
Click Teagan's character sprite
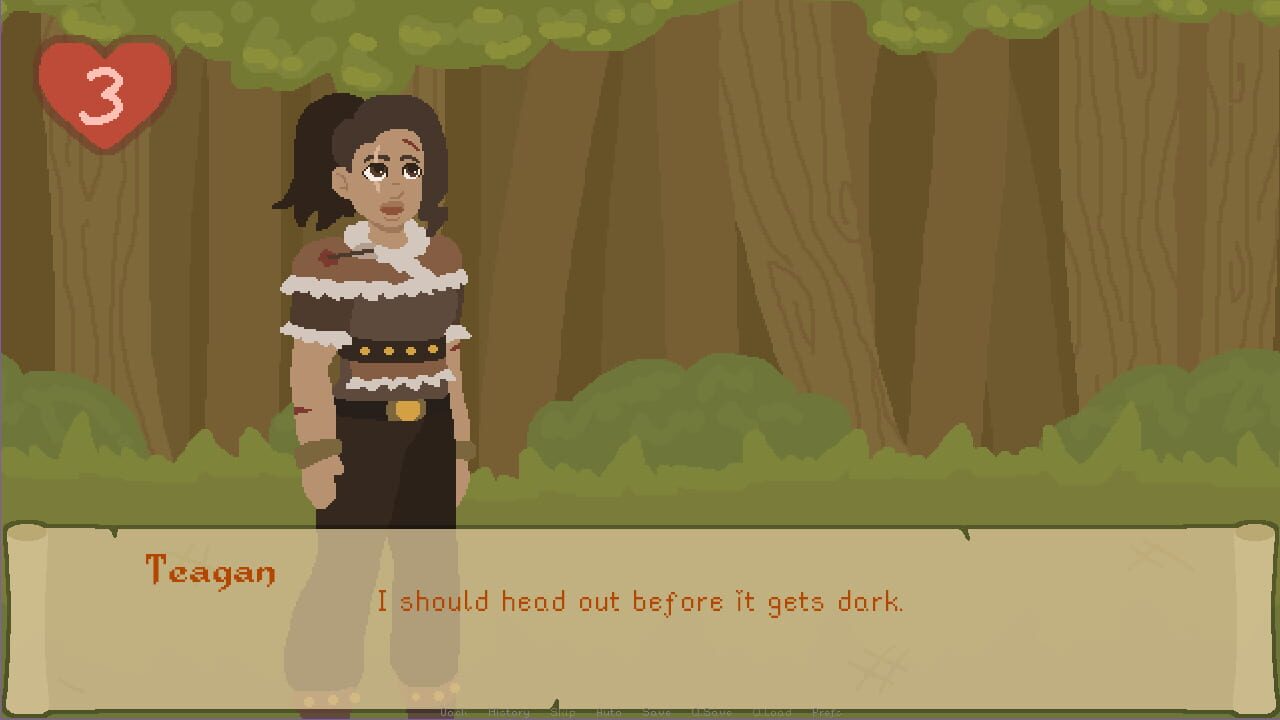tap(380, 320)
